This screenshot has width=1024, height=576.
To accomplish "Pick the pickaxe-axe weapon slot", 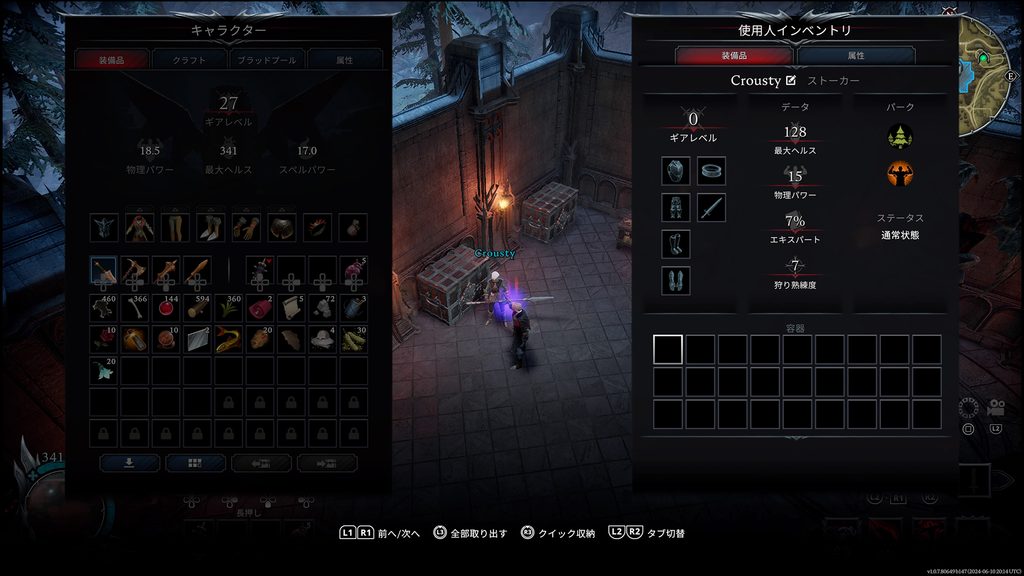I will pyautogui.click(x=135, y=270).
